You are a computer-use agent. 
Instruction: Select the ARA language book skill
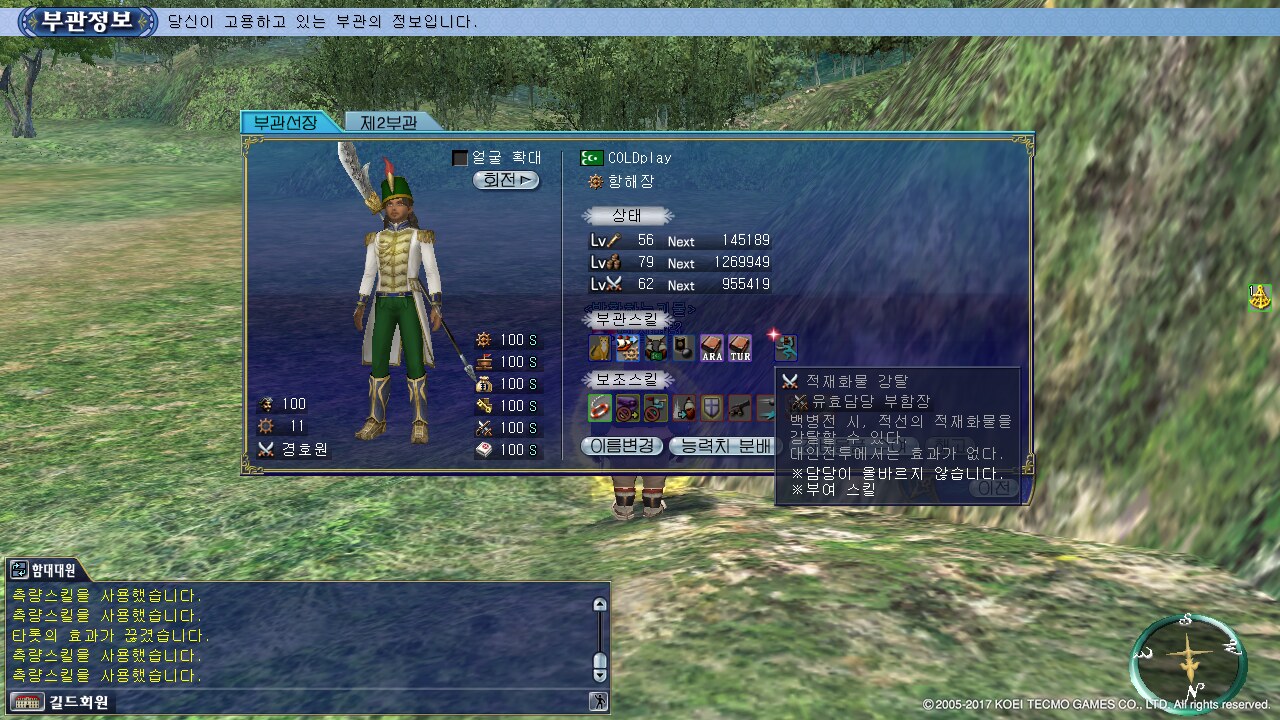(x=712, y=348)
